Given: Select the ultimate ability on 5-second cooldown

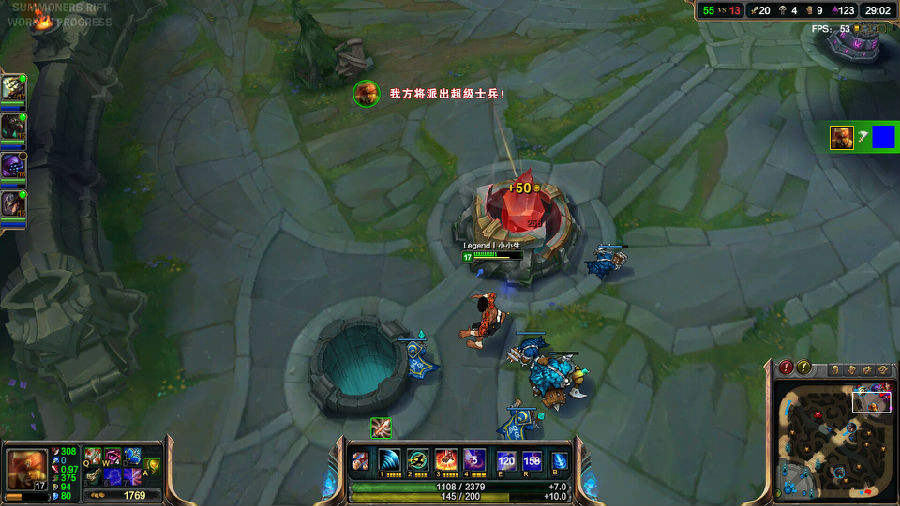Looking at the screenshot, I should [474, 461].
